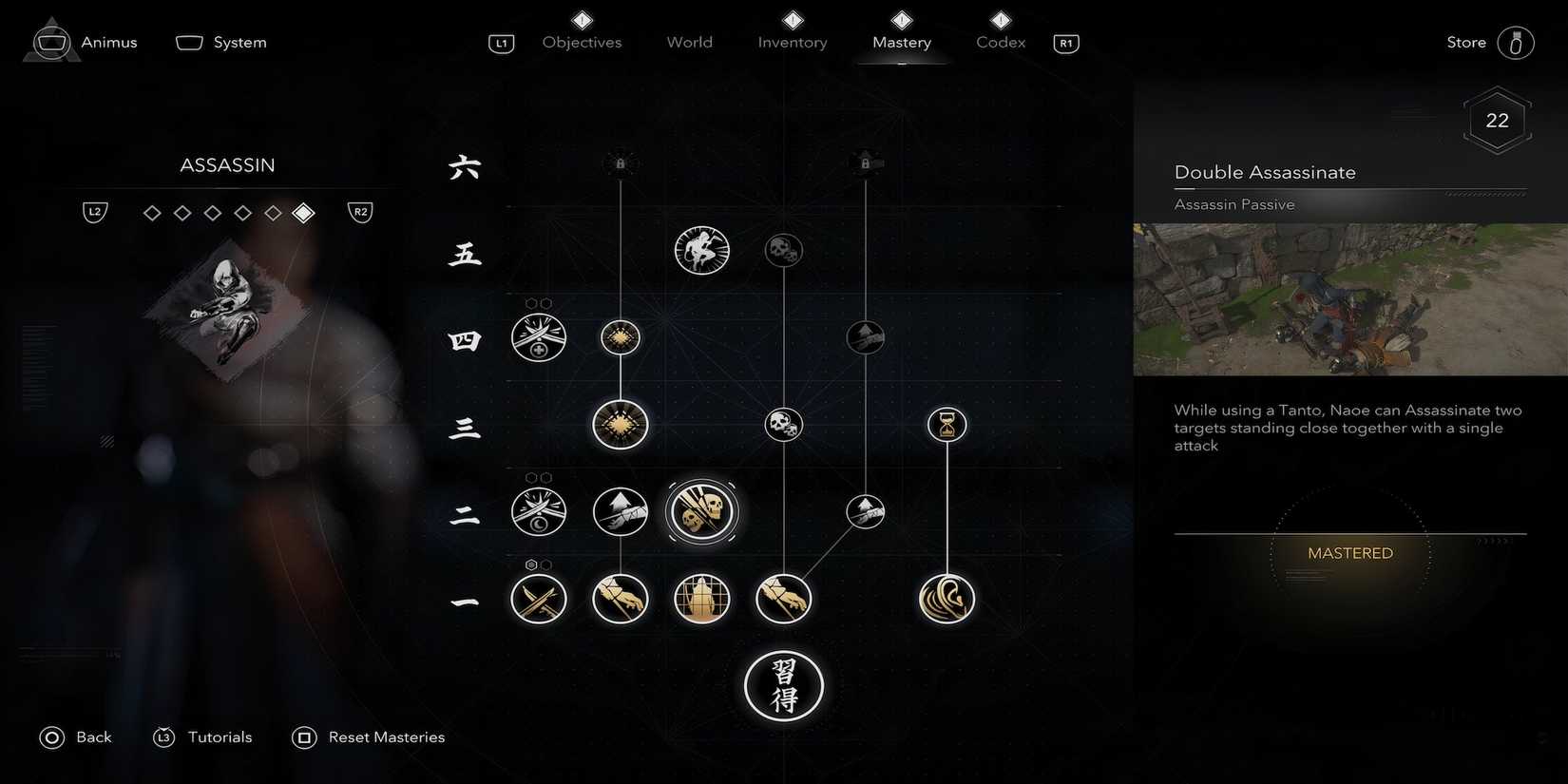Select the filled rightmost diamond page indicator

click(303, 213)
